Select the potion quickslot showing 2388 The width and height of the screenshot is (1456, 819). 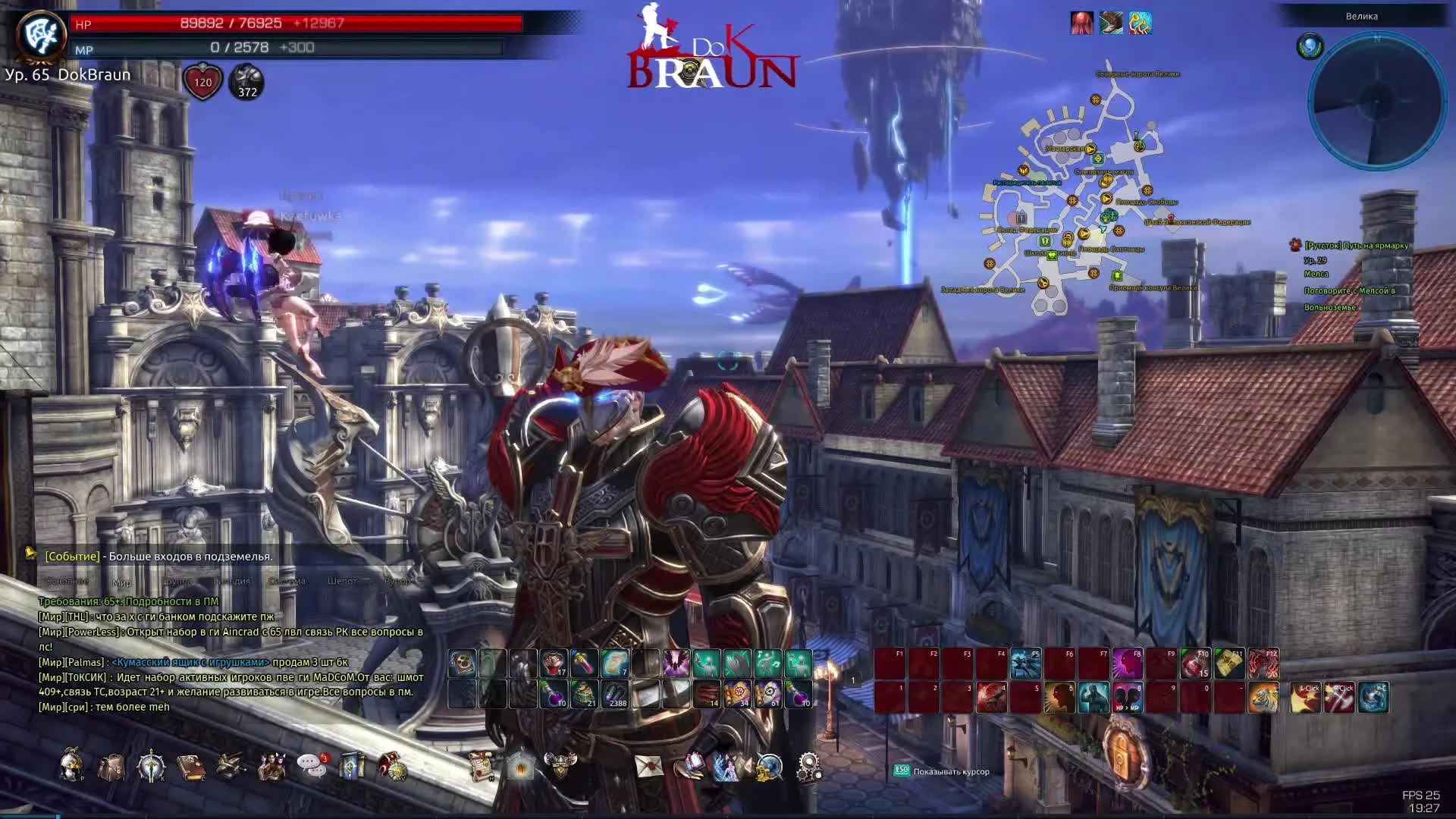tap(615, 692)
